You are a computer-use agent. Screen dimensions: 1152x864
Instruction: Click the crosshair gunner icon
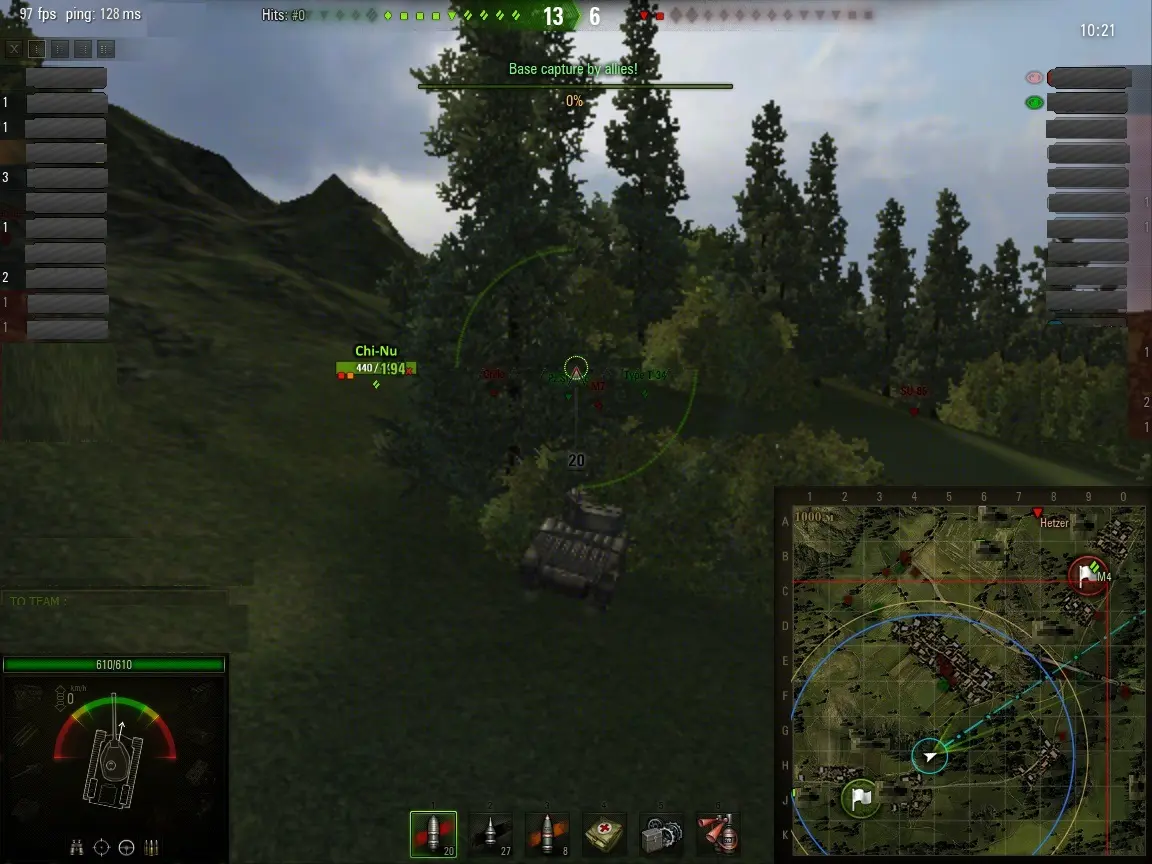tap(101, 847)
